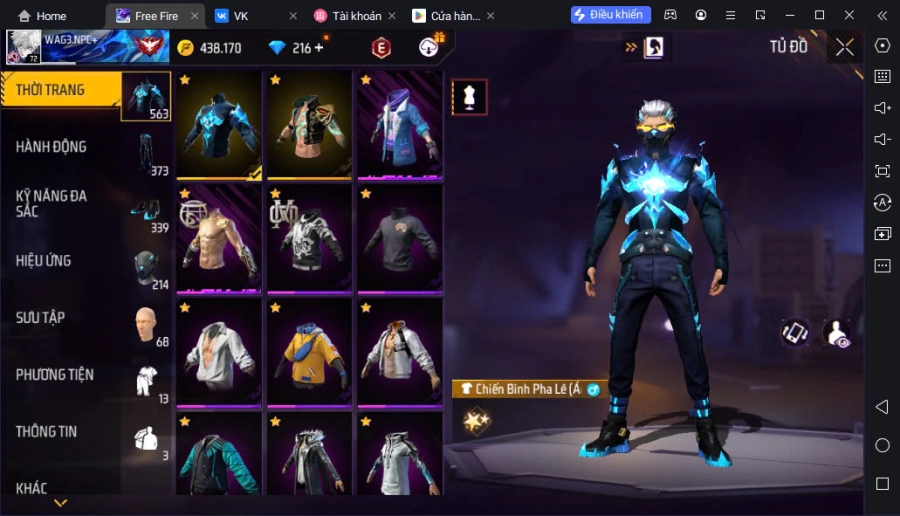Click the red E badge icon
900x516 pixels.
[381, 48]
